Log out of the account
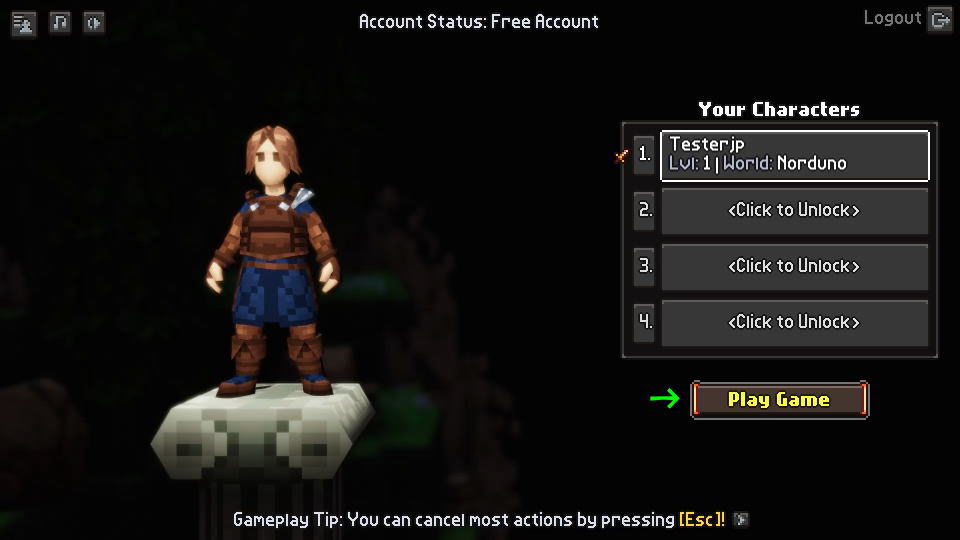Screen dimensions: 960x540 (x=906, y=19)
